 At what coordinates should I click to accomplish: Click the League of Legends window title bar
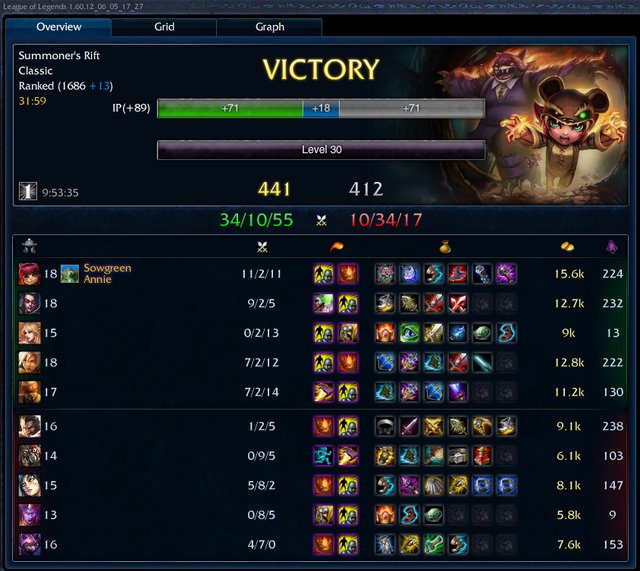click(x=320, y=6)
